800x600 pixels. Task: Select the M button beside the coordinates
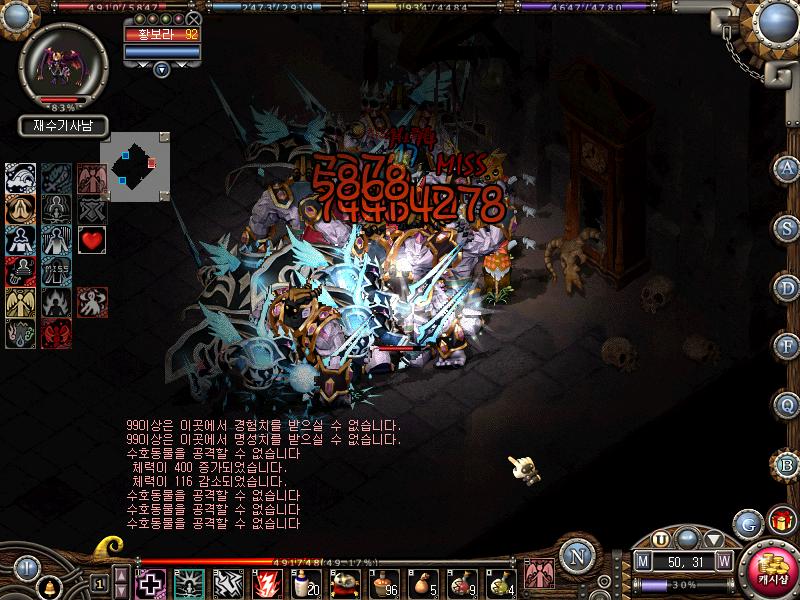tap(642, 561)
